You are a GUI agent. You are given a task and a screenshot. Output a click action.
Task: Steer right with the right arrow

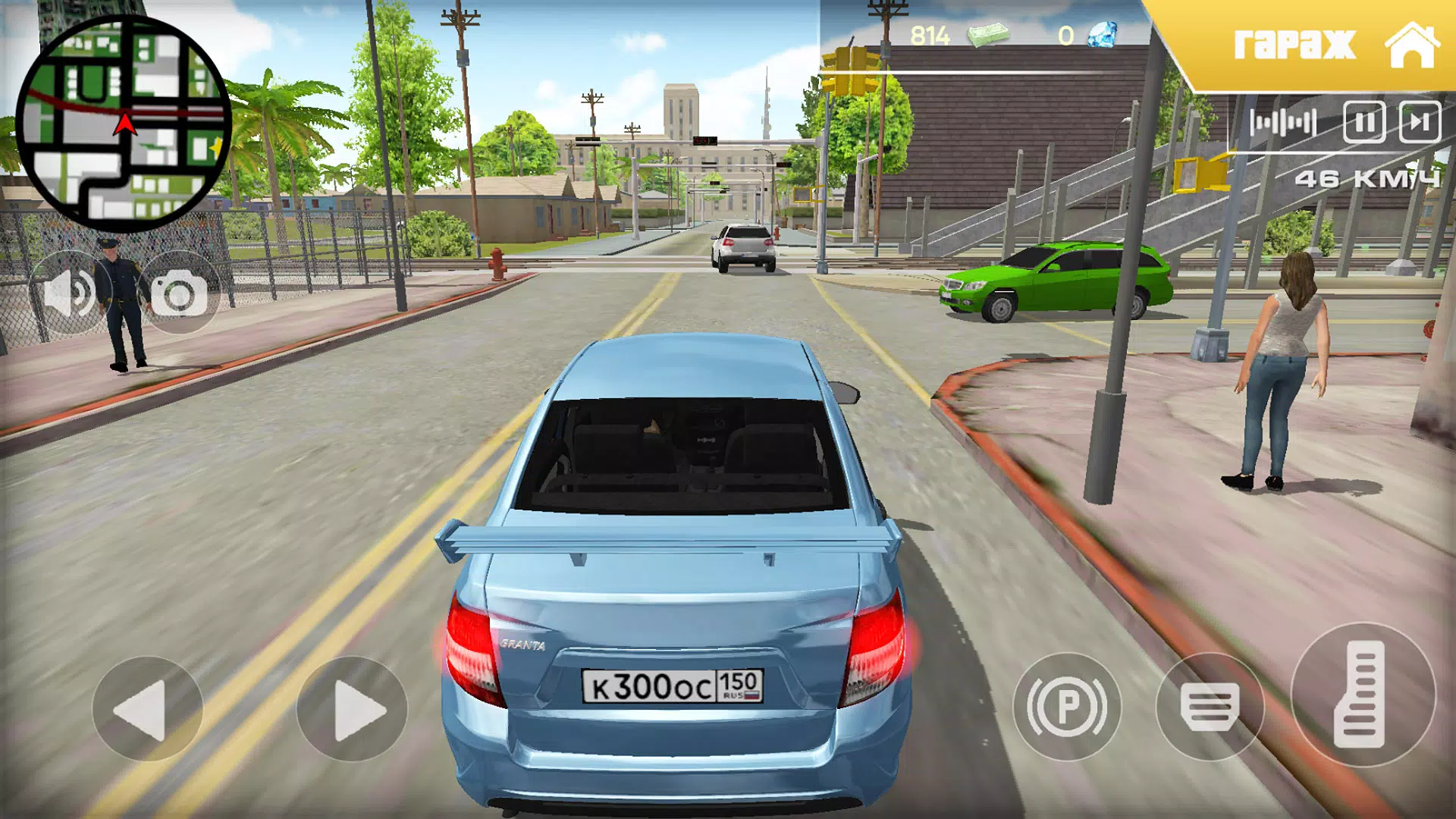tap(352, 709)
